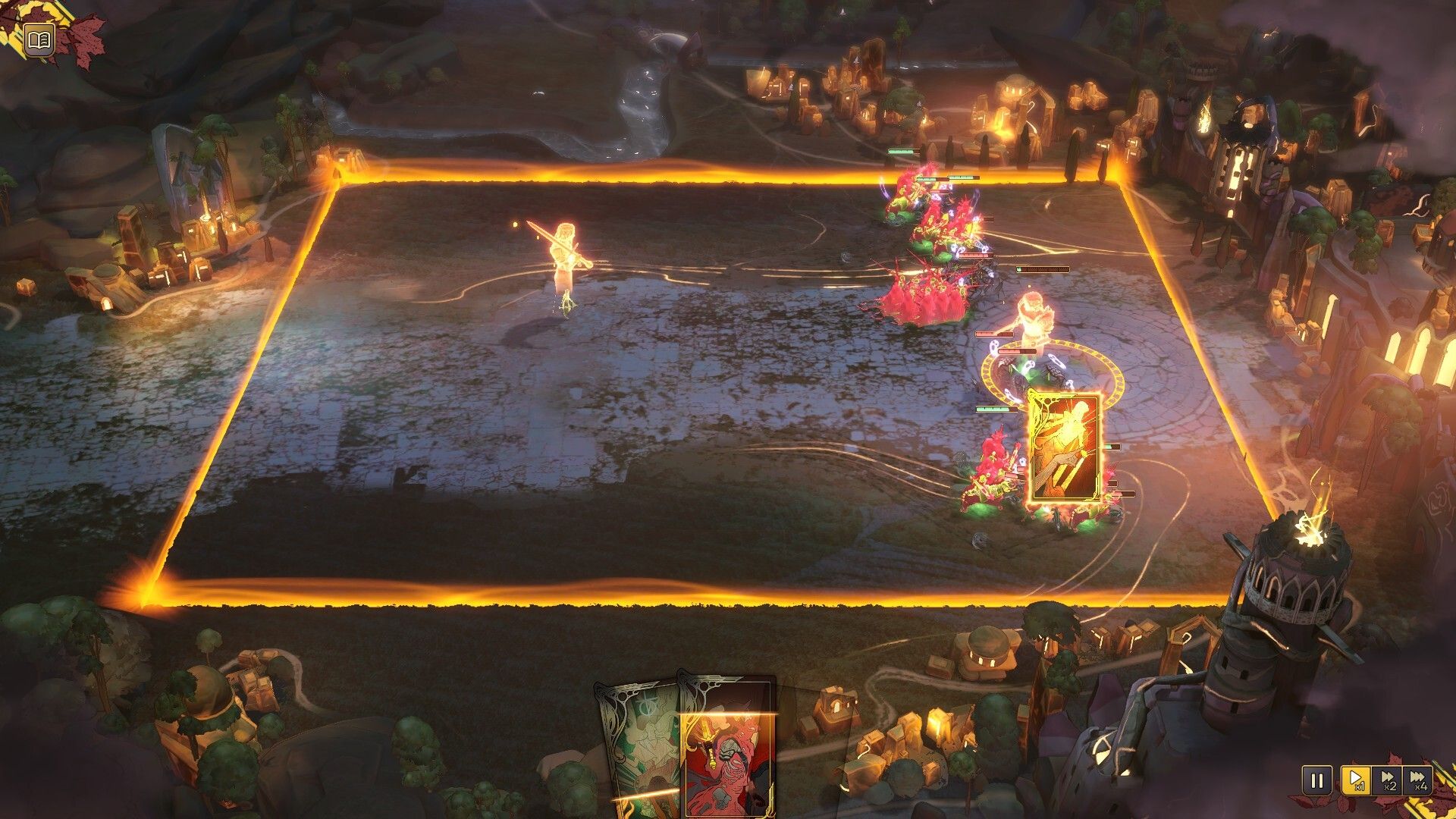Switch battle speed to x2

(1387, 780)
